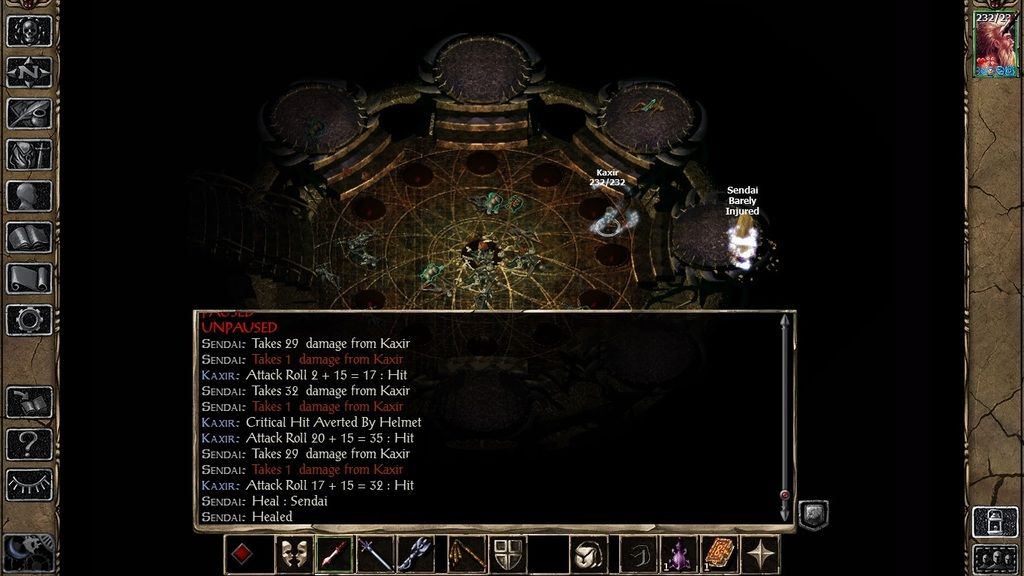Open the area map with the compass icon
This screenshot has width=1024, height=576.
pyautogui.click(x=29, y=71)
